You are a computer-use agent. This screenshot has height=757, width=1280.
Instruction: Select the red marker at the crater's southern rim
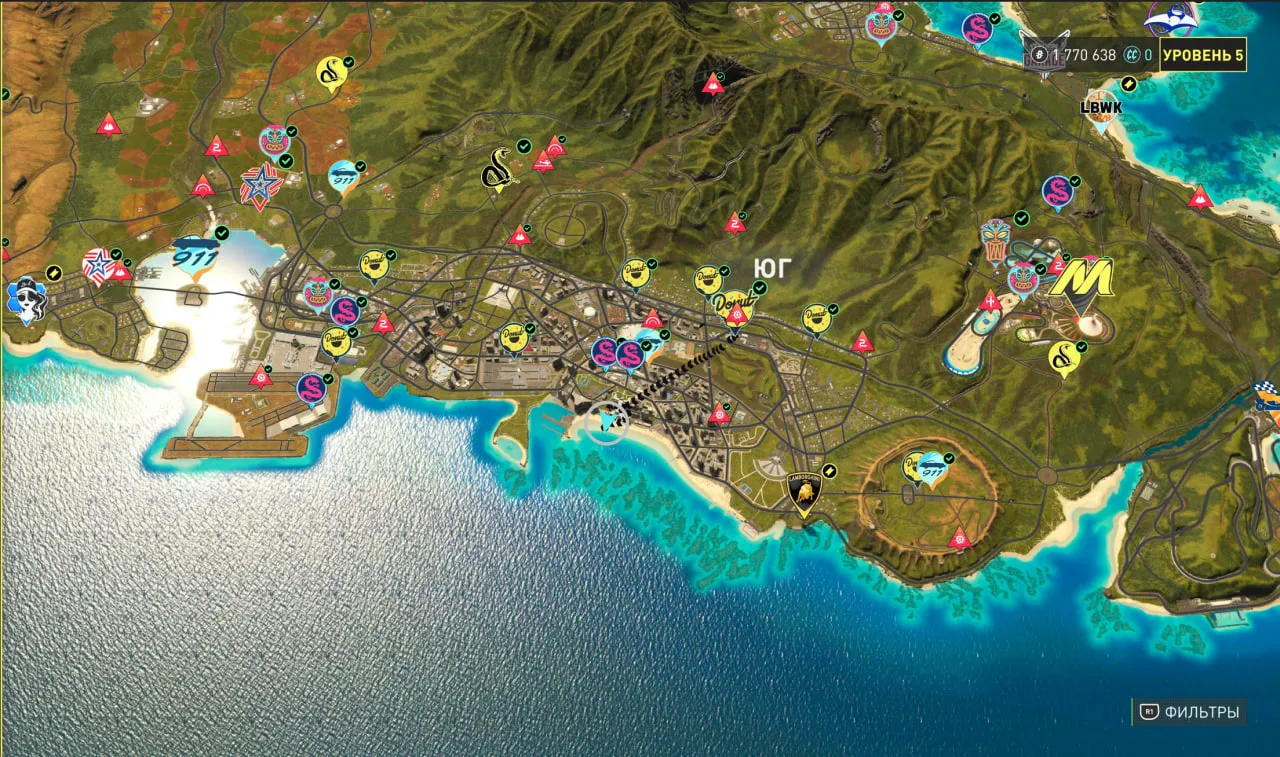959,538
